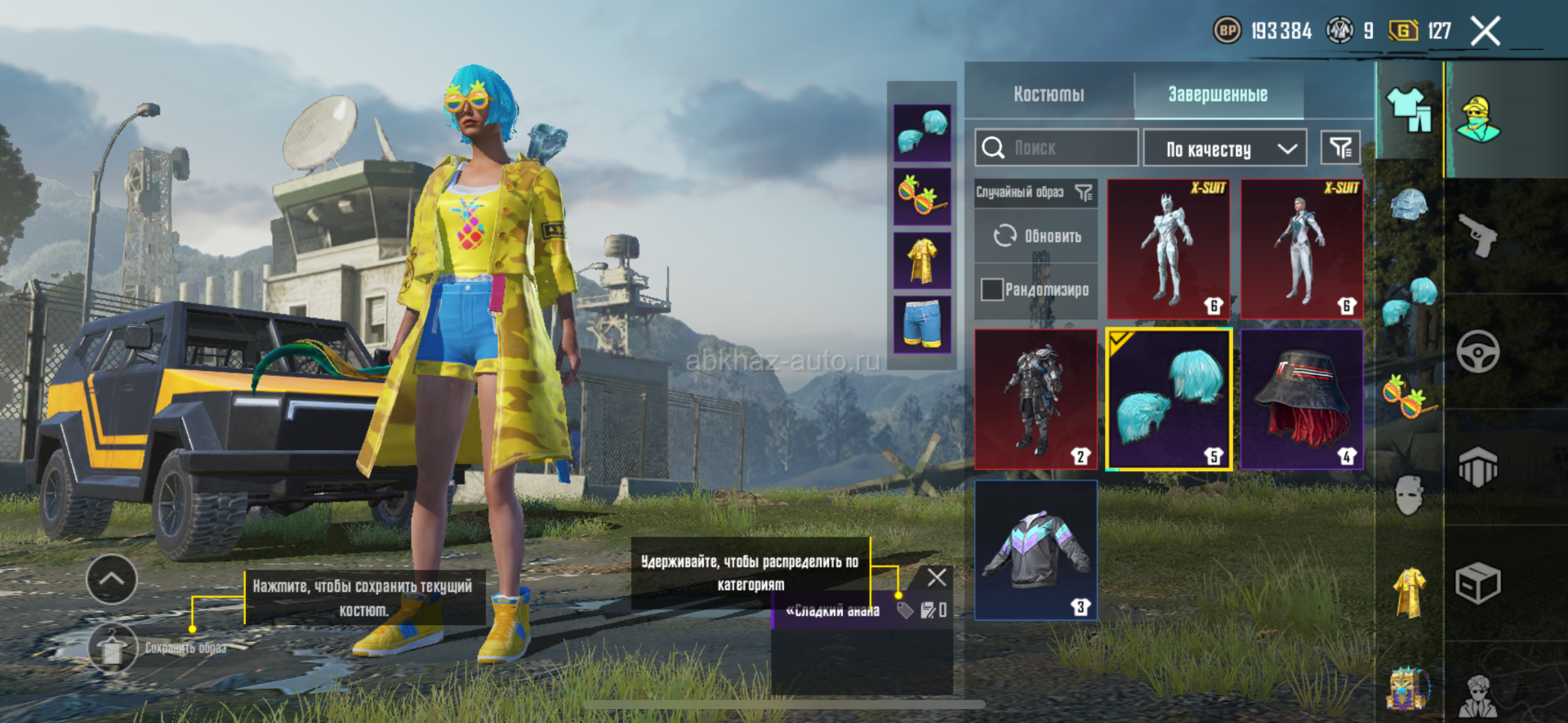Viewport: 1568px width, 723px height.
Task: Close the Сладкий ананас tooltip panel
Action: click(937, 578)
